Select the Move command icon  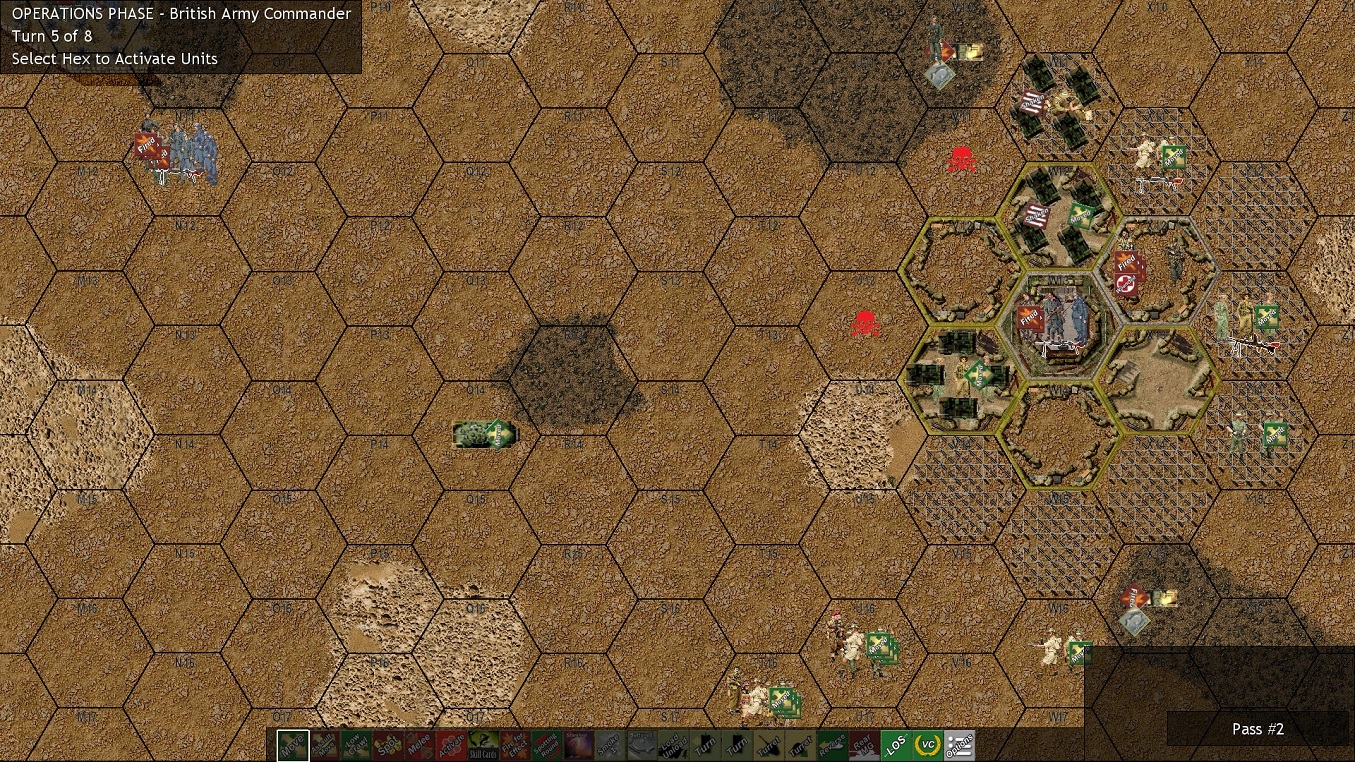pyautogui.click(x=290, y=746)
